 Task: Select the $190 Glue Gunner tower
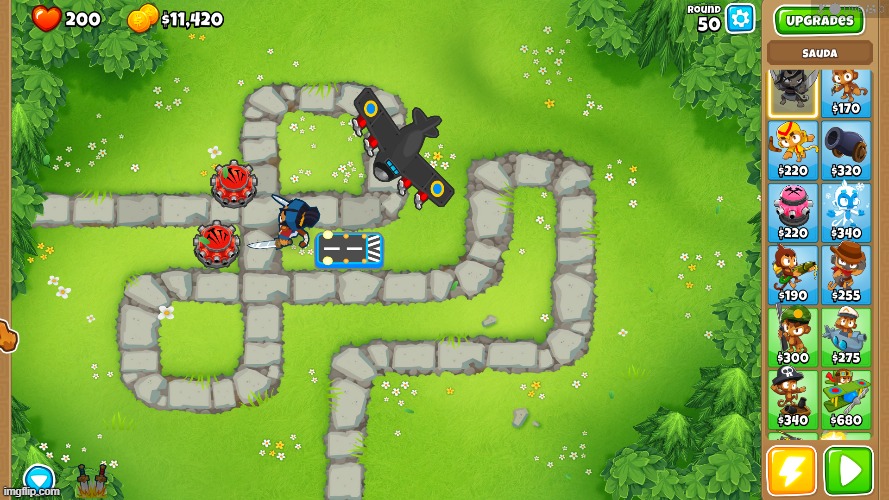792,275
